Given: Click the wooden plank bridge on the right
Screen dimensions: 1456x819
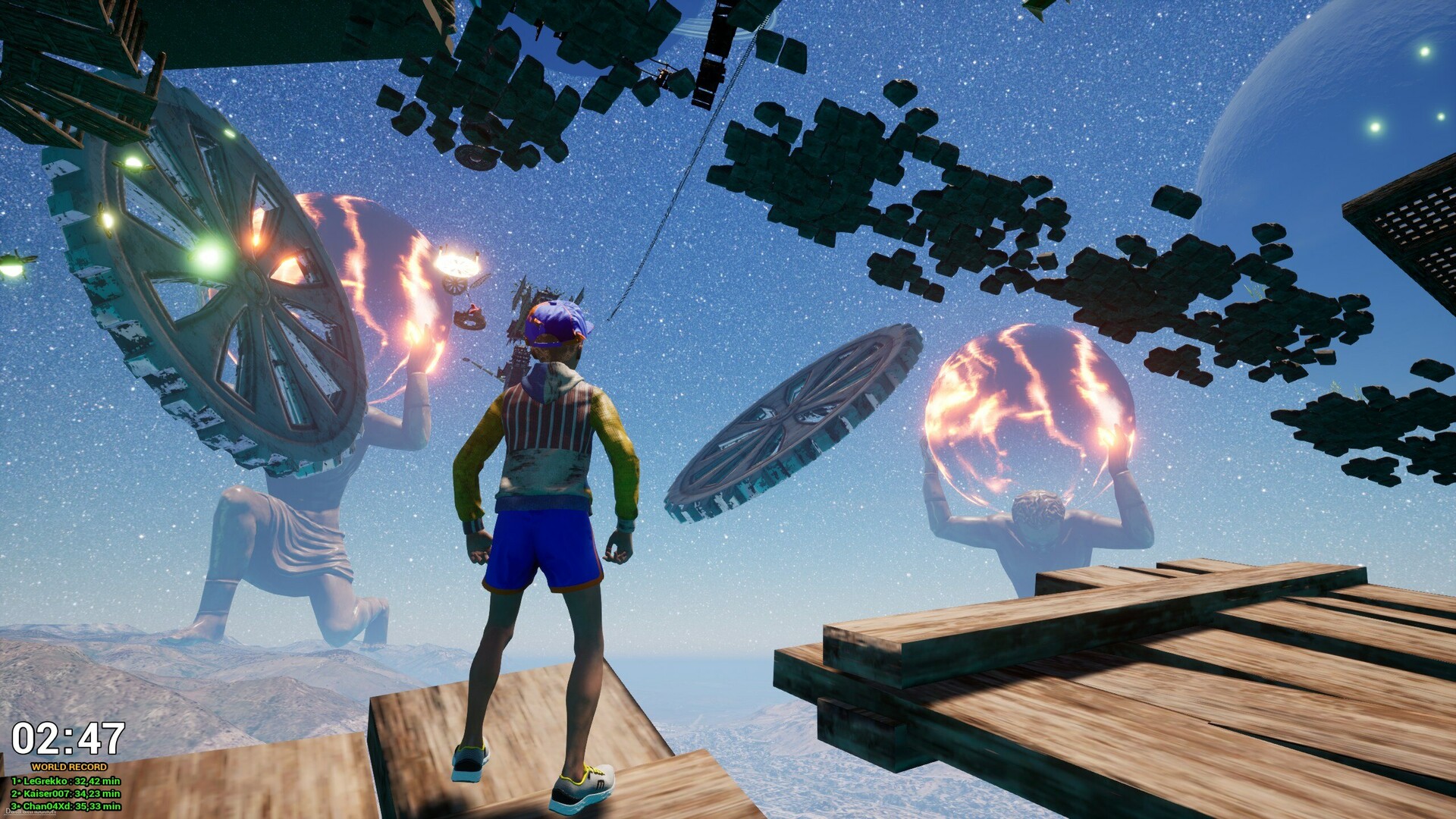Looking at the screenshot, I should [x=1100, y=682].
